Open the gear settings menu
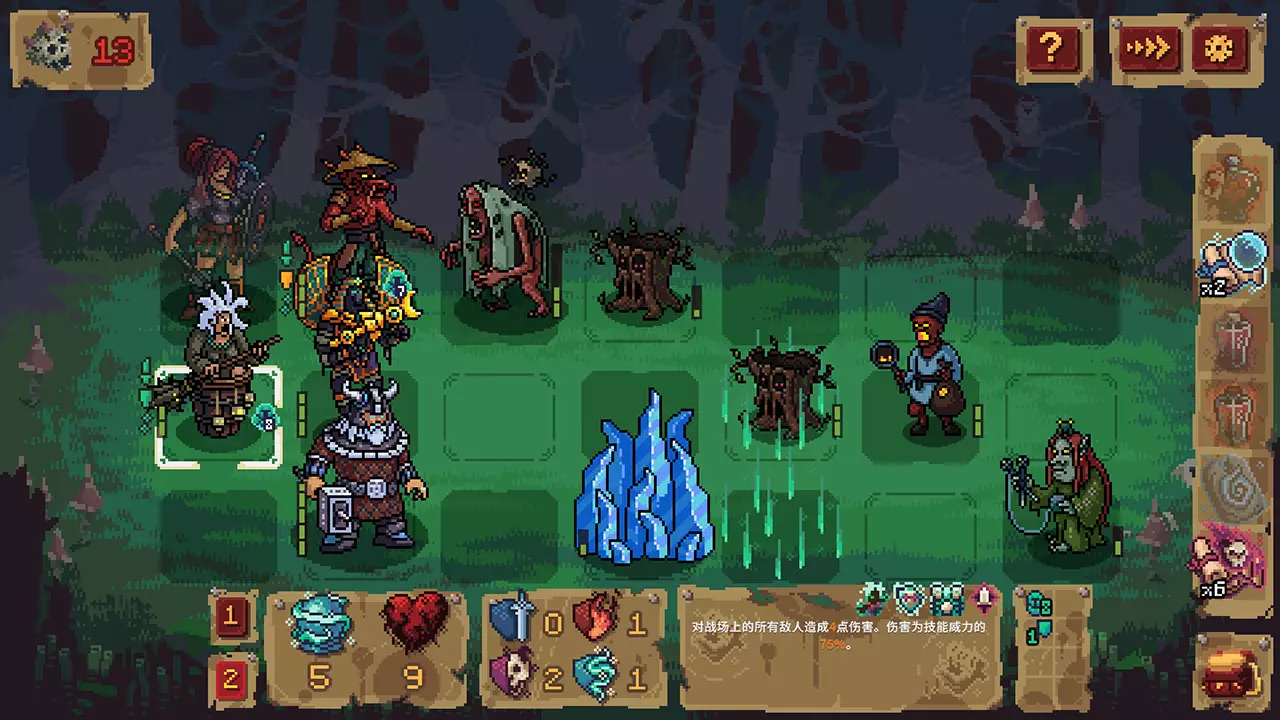The width and height of the screenshot is (1280, 720). pyautogui.click(x=1220, y=47)
